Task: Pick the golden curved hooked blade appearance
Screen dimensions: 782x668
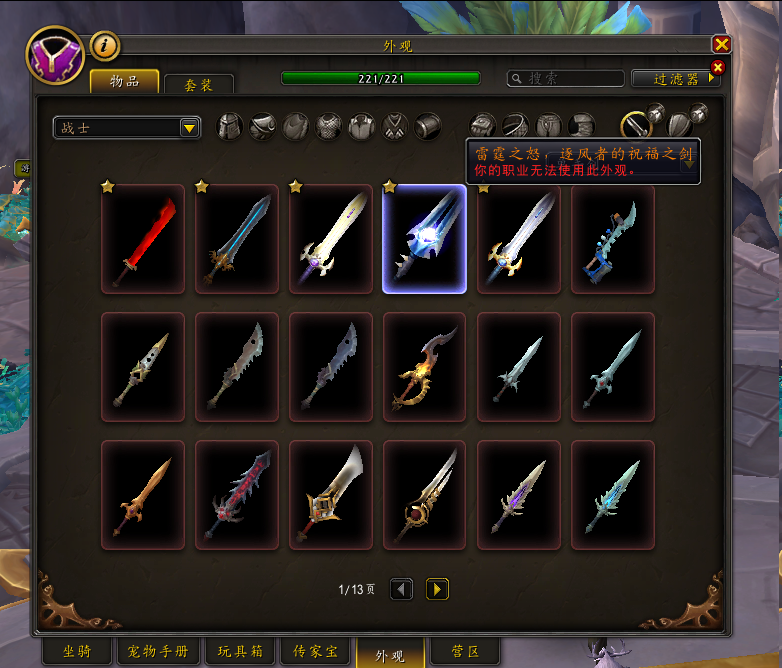Action: pyautogui.click(x=424, y=367)
